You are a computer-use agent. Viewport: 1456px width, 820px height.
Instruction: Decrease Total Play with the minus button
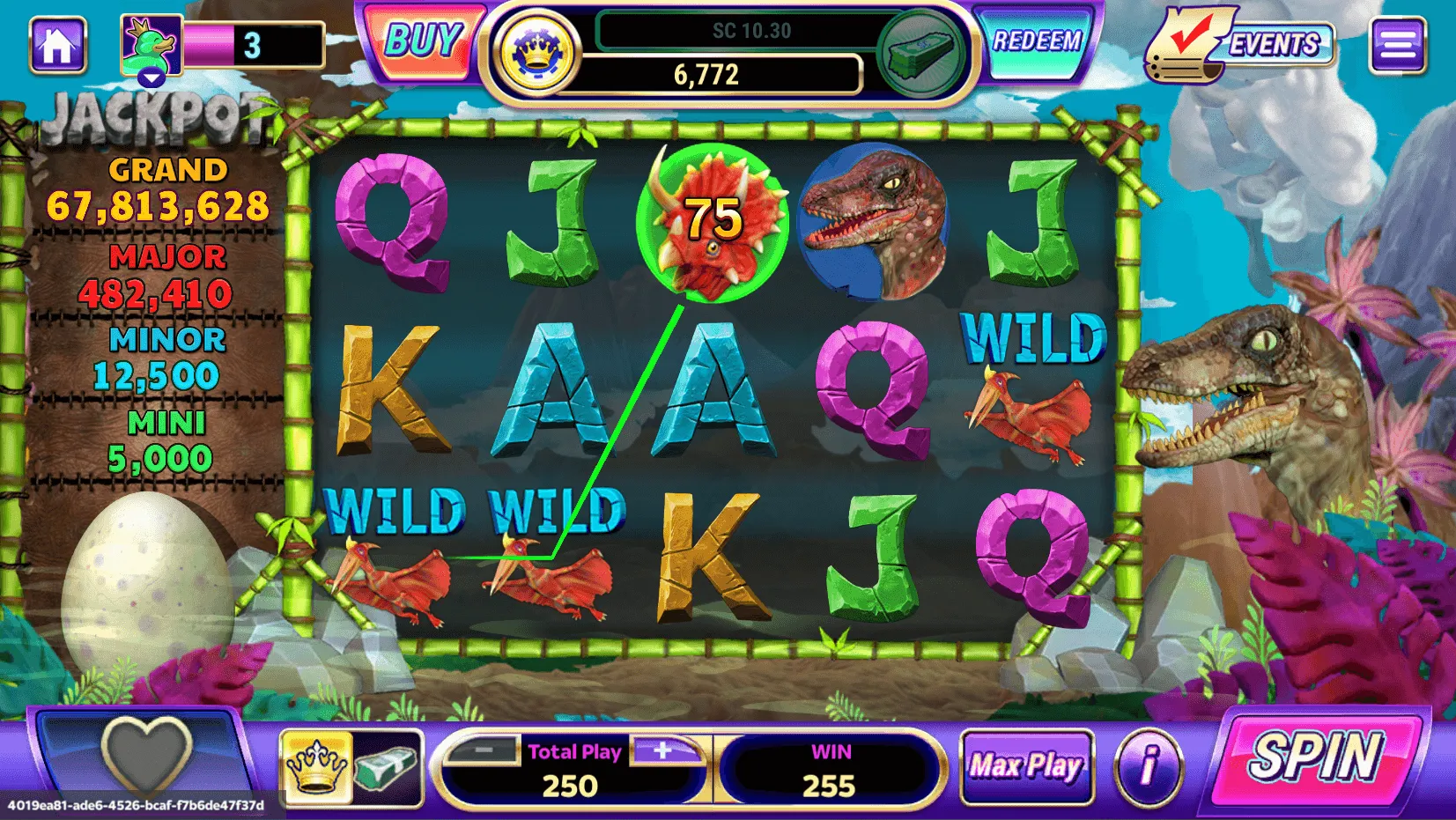pyautogui.click(x=484, y=751)
